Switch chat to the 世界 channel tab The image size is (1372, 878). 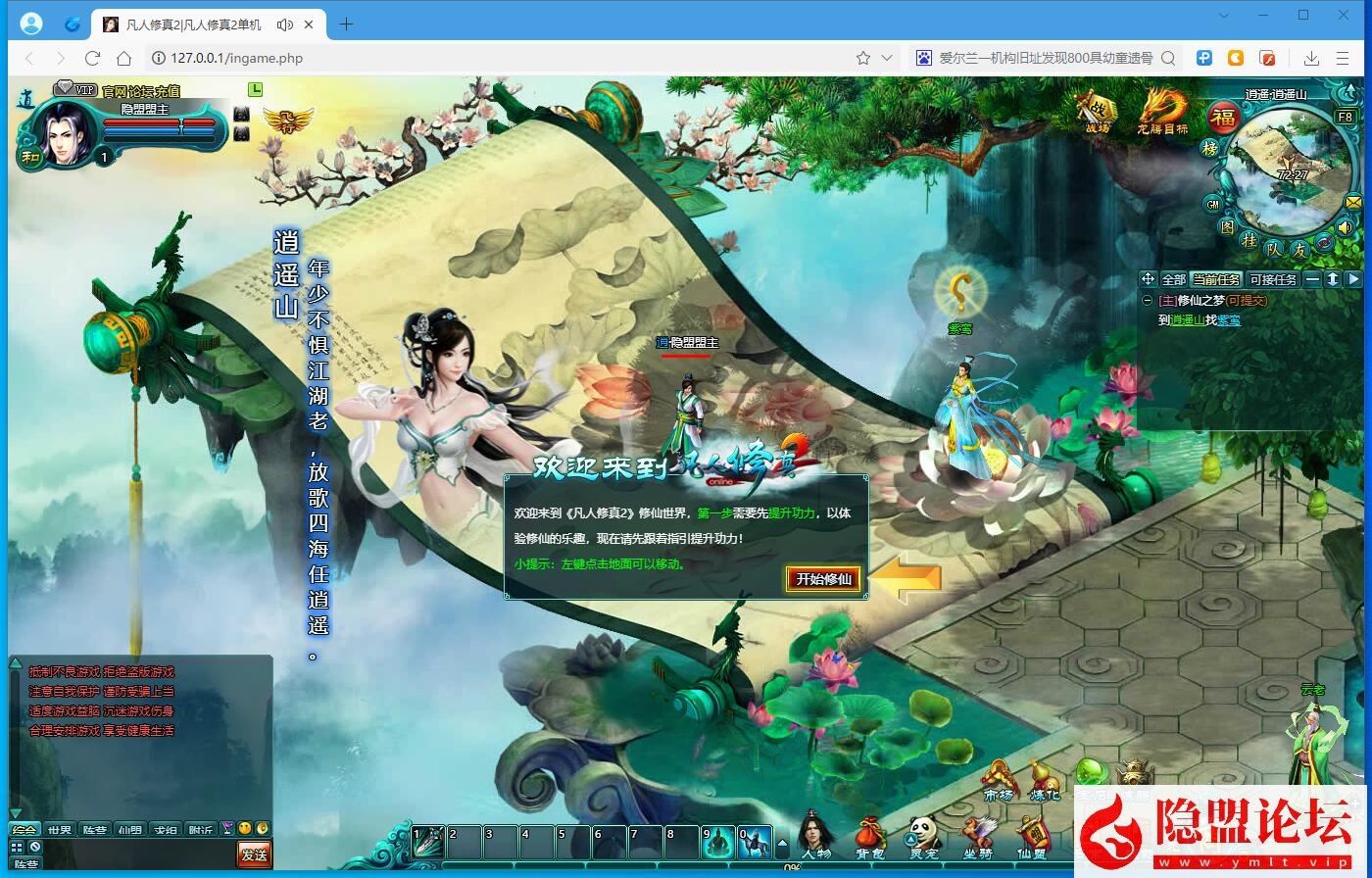pyautogui.click(x=60, y=828)
